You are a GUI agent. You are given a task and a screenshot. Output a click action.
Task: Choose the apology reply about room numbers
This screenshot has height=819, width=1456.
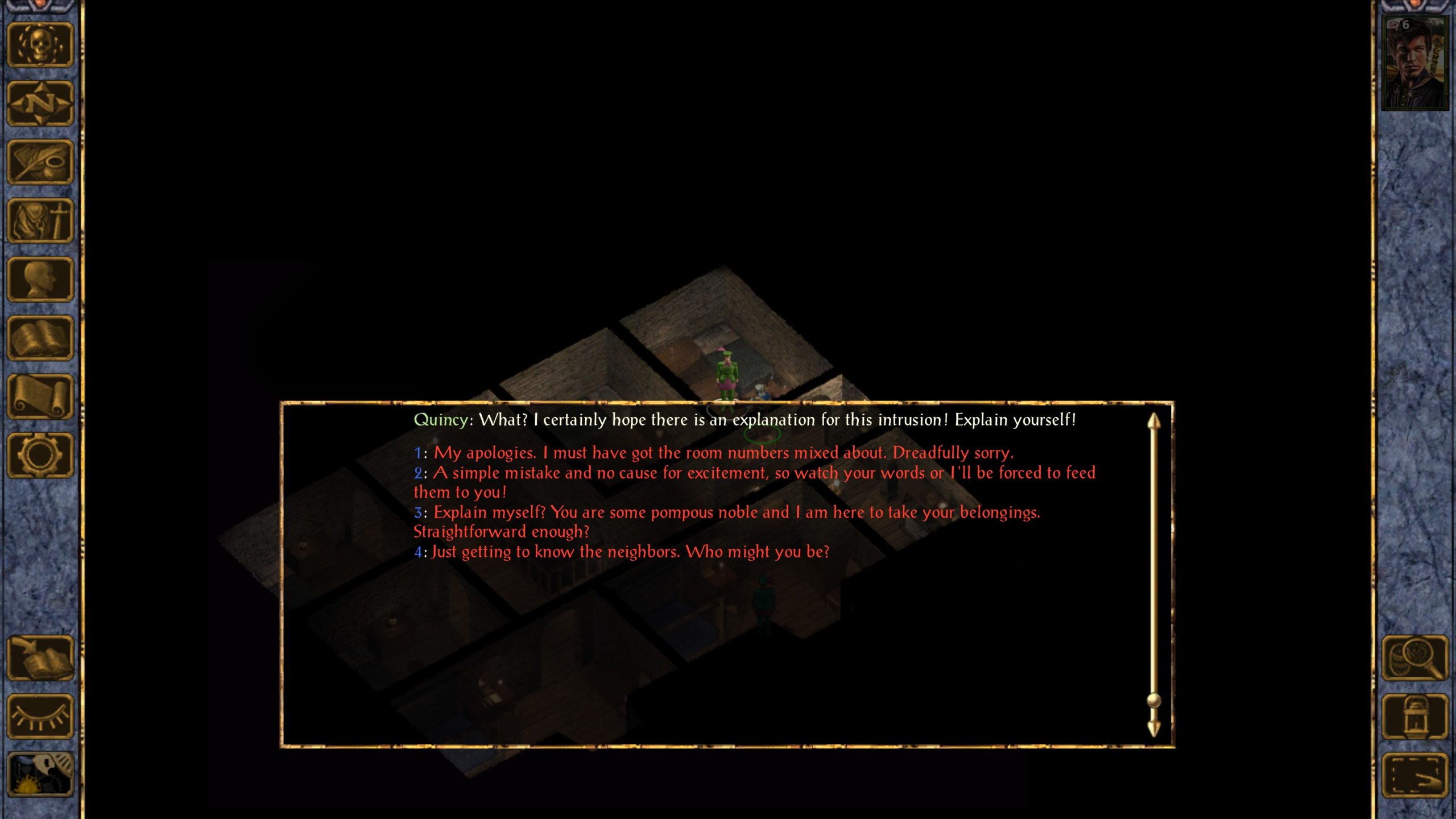click(722, 453)
